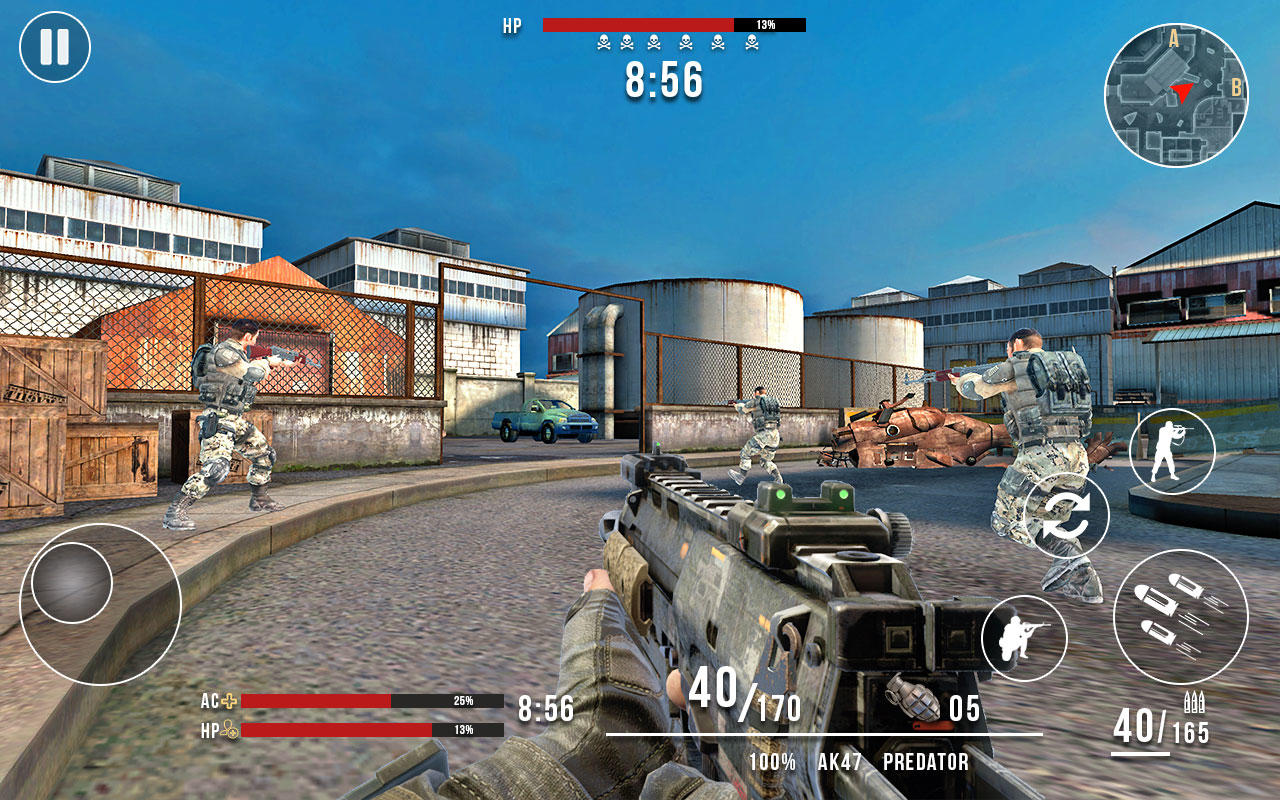Tap the grenade count 05 label
This screenshot has width=1280, height=800.
pos(966,705)
